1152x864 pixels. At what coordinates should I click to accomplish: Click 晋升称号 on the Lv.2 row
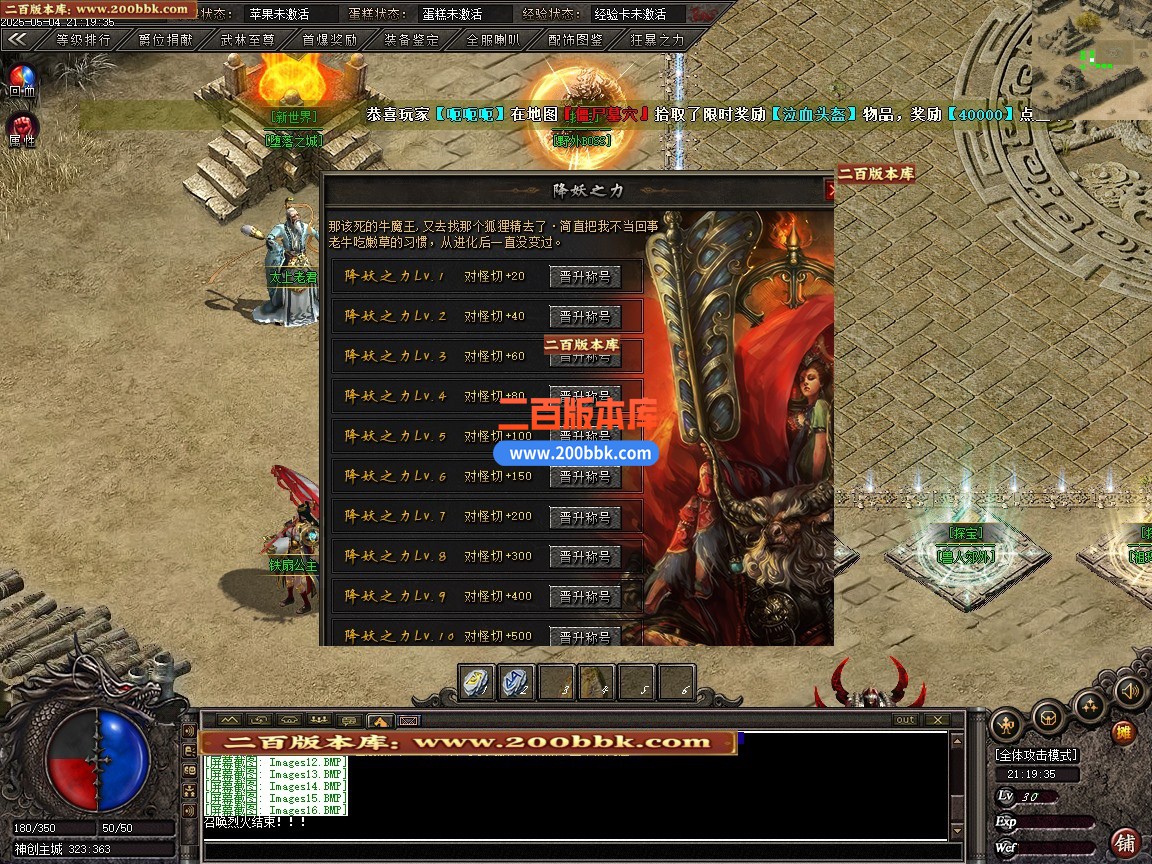click(585, 317)
